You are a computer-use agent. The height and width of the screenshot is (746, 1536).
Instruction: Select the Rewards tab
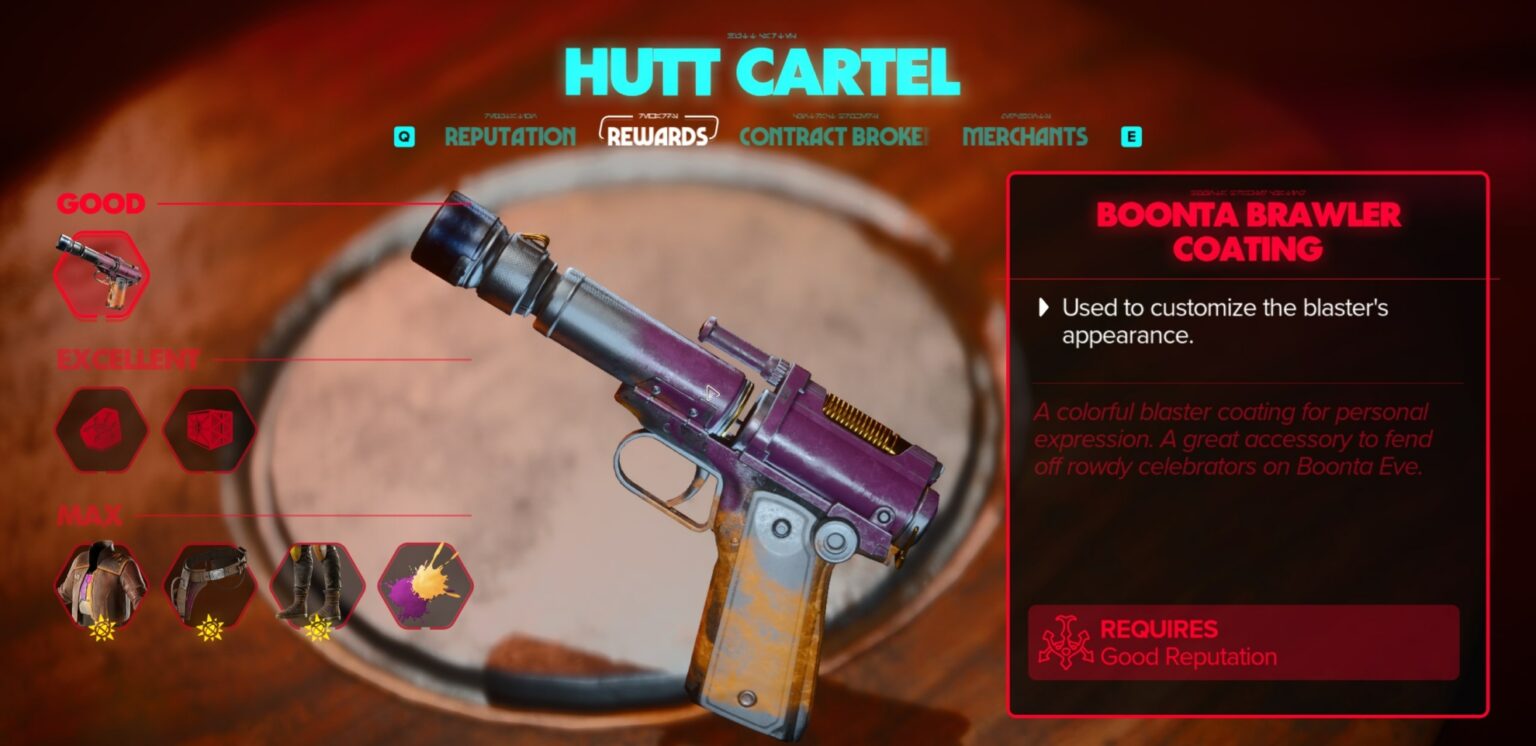coord(657,137)
